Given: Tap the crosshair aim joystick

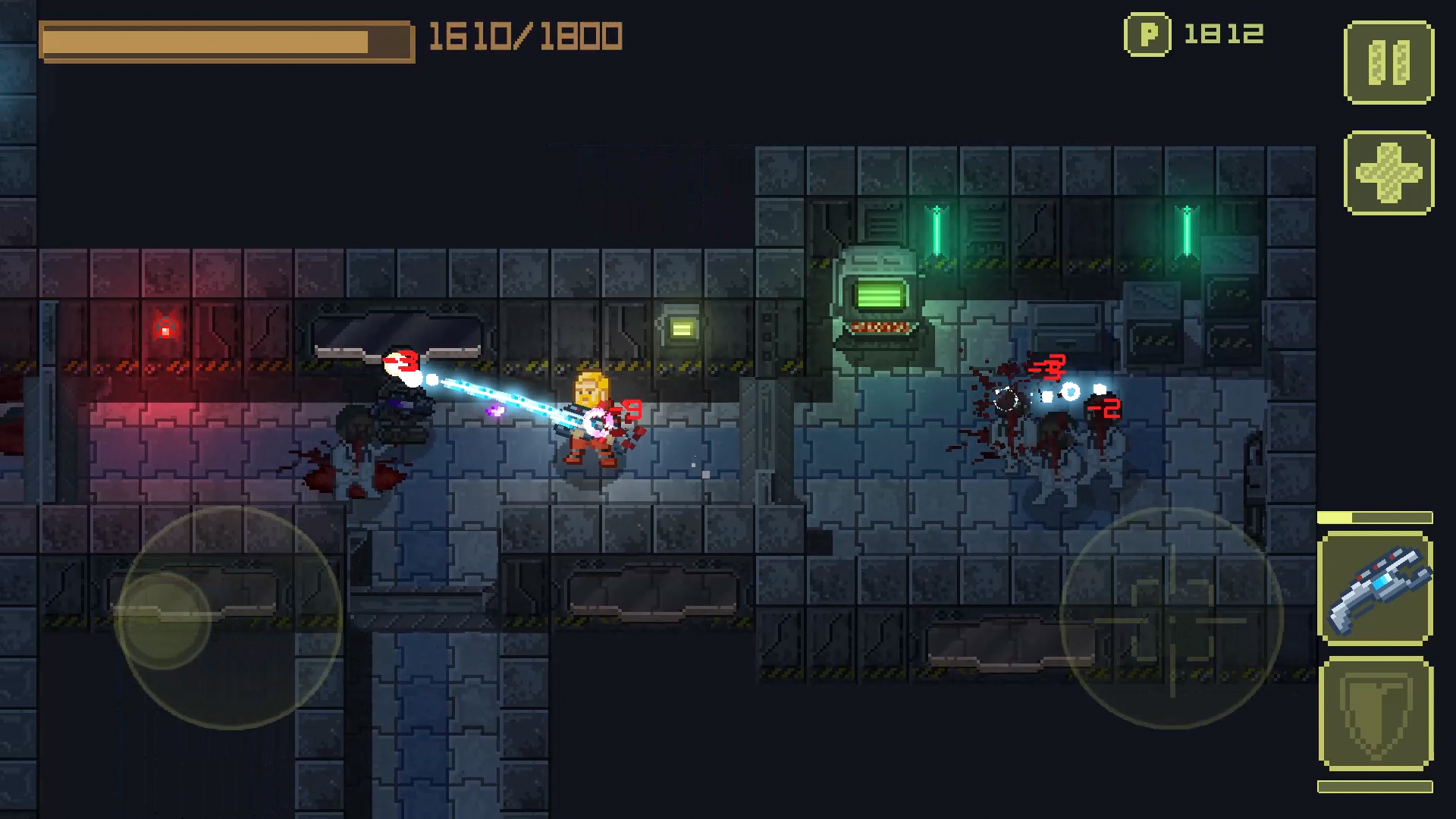Looking at the screenshot, I should (x=1172, y=618).
